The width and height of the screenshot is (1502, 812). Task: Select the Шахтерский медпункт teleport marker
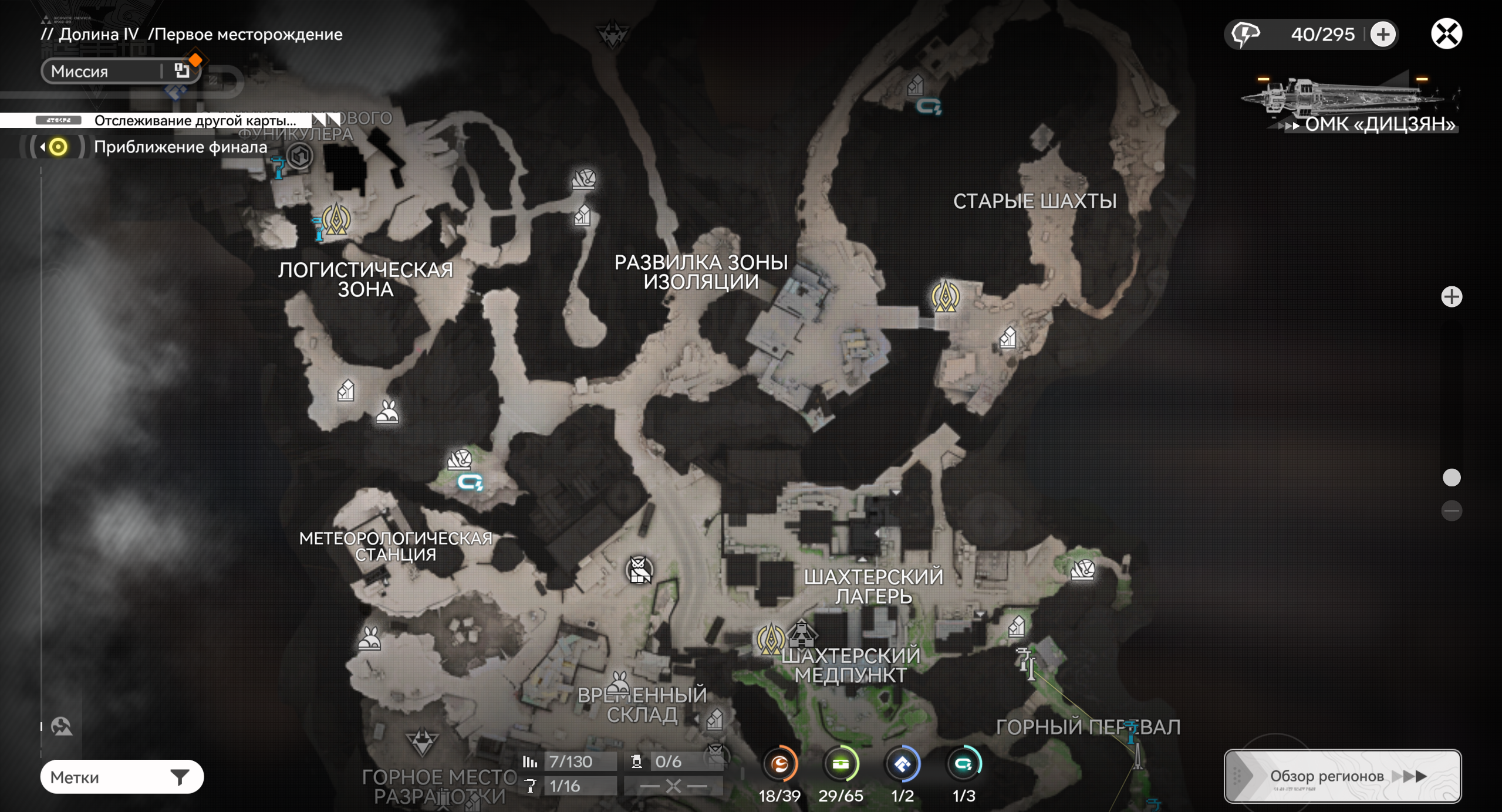pos(771,638)
